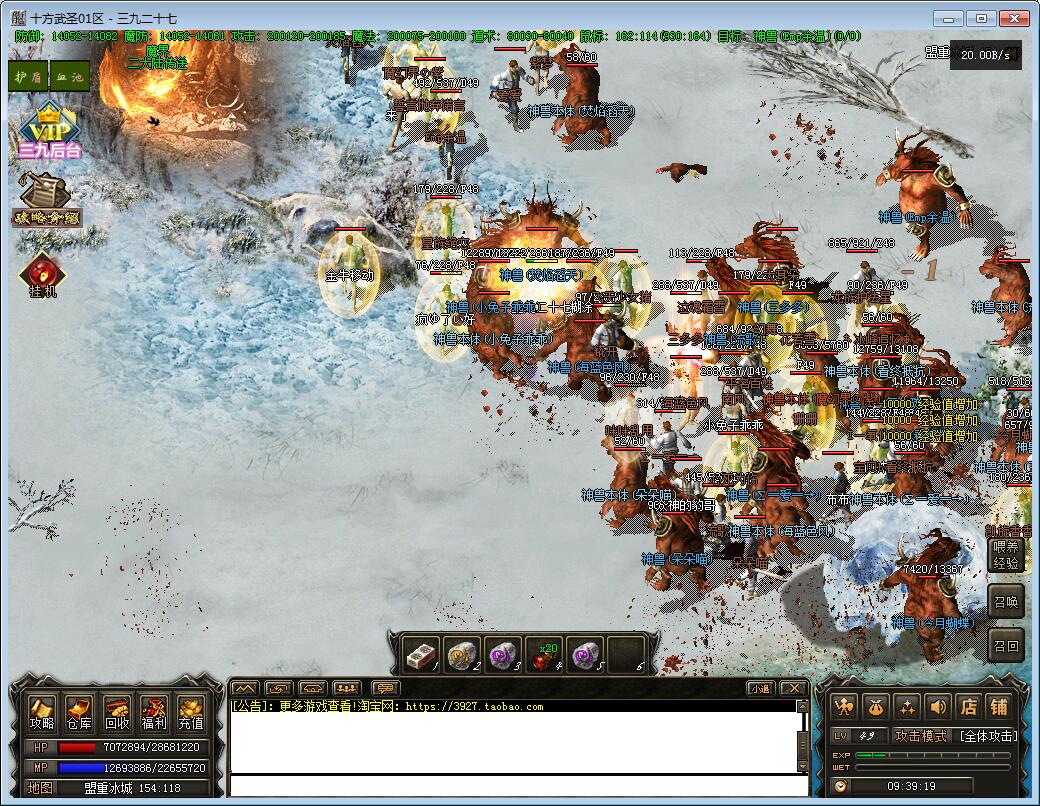The image size is (1040, 806).
Task: Click the 小退 logout button
Action: point(760,688)
